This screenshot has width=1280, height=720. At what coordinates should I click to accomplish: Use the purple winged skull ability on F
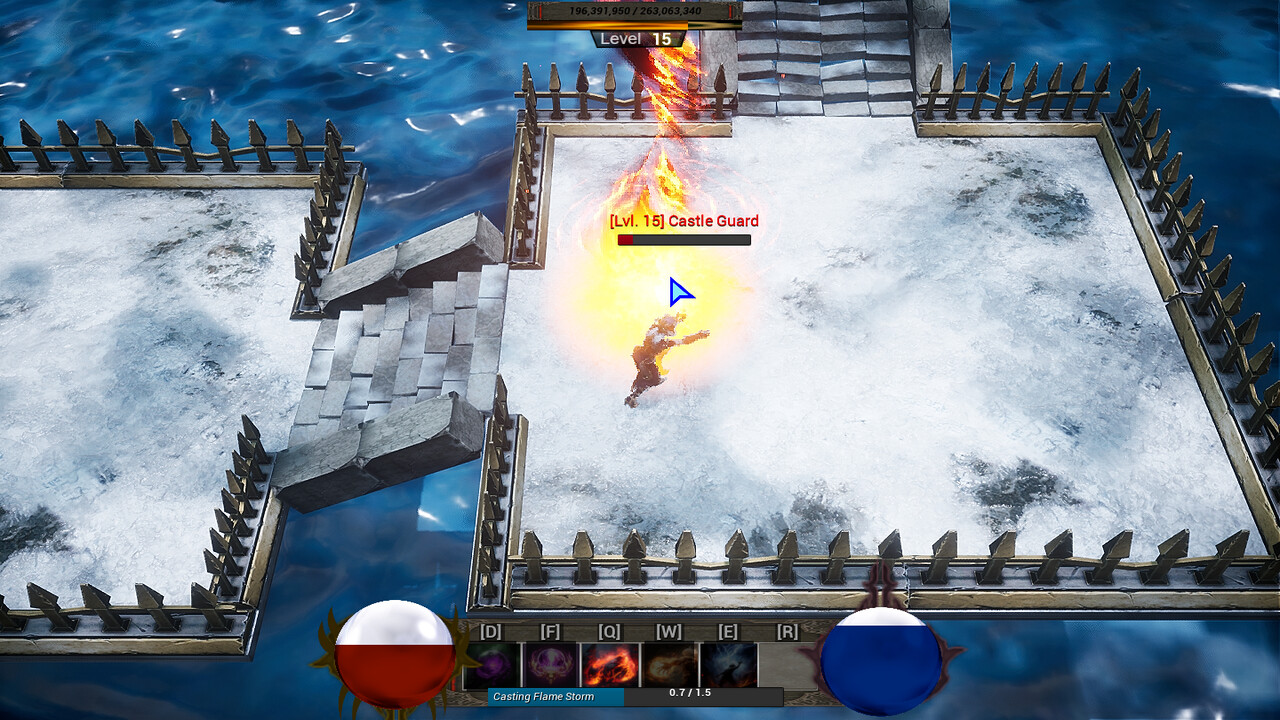point(551,664)
